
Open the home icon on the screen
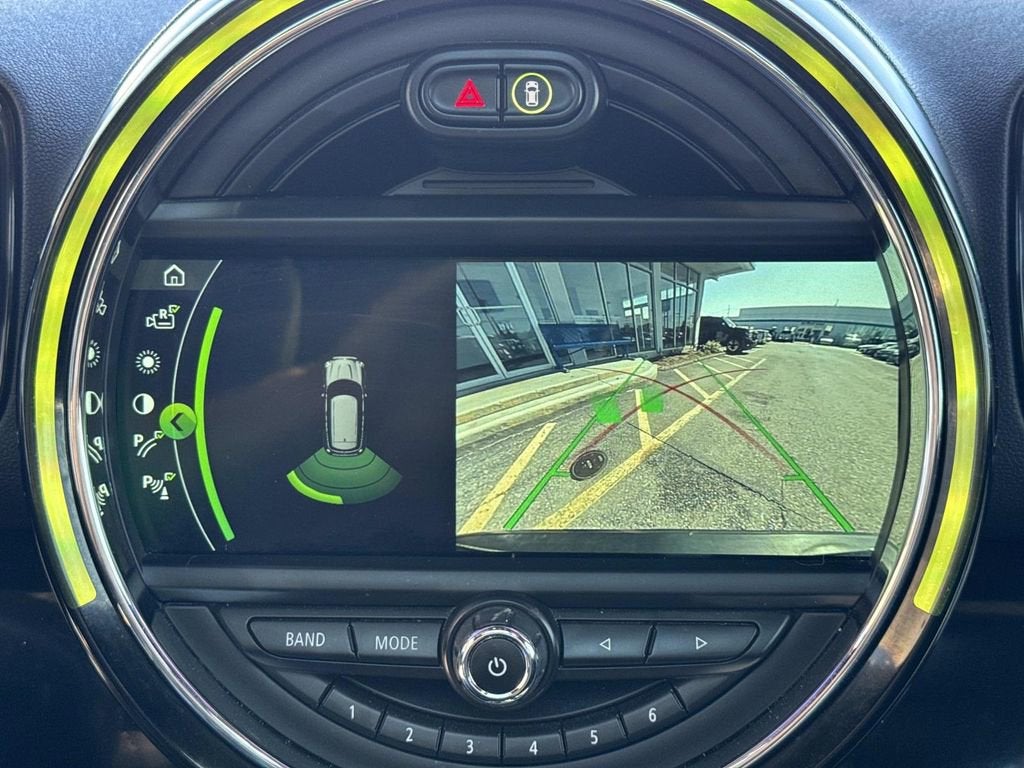(174, 275)
